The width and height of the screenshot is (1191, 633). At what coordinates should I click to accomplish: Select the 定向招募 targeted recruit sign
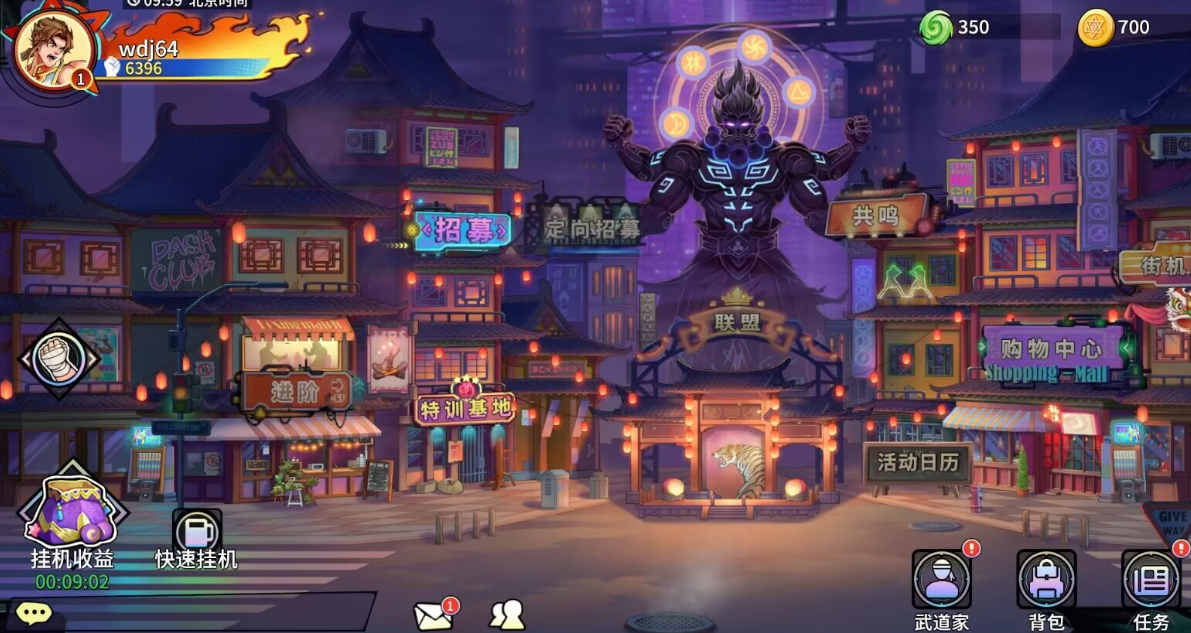tap(592, 227)
